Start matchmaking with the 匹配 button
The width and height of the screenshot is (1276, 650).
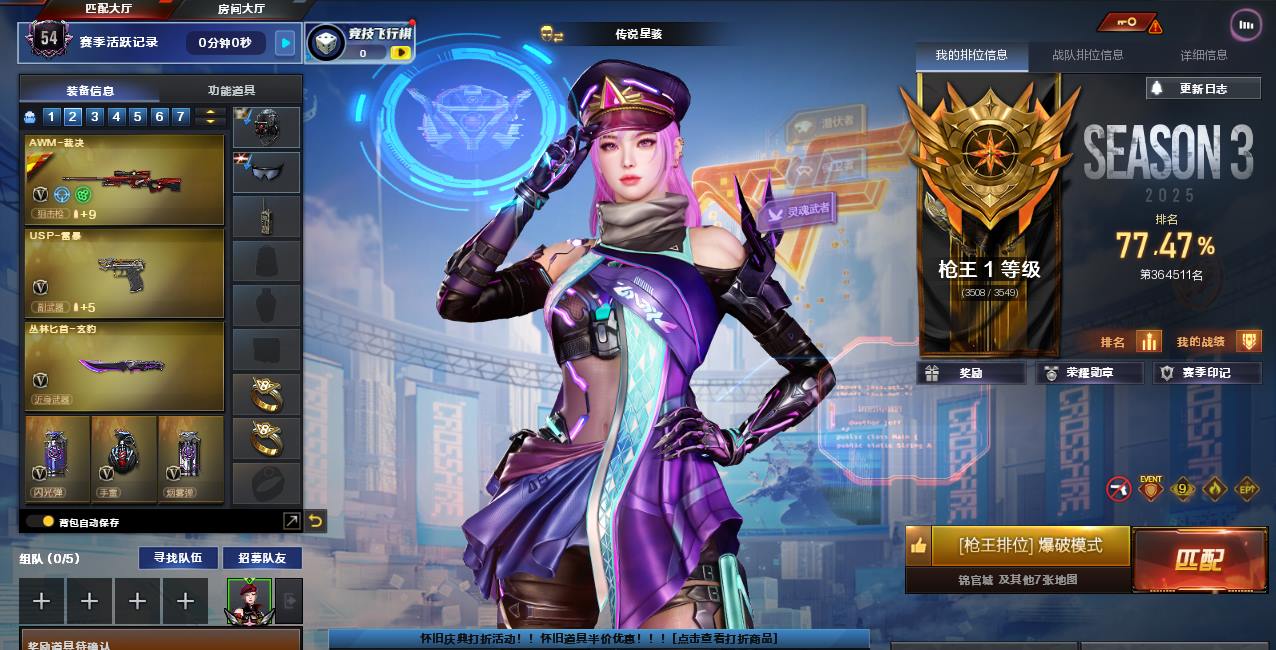coord(1198,560)
